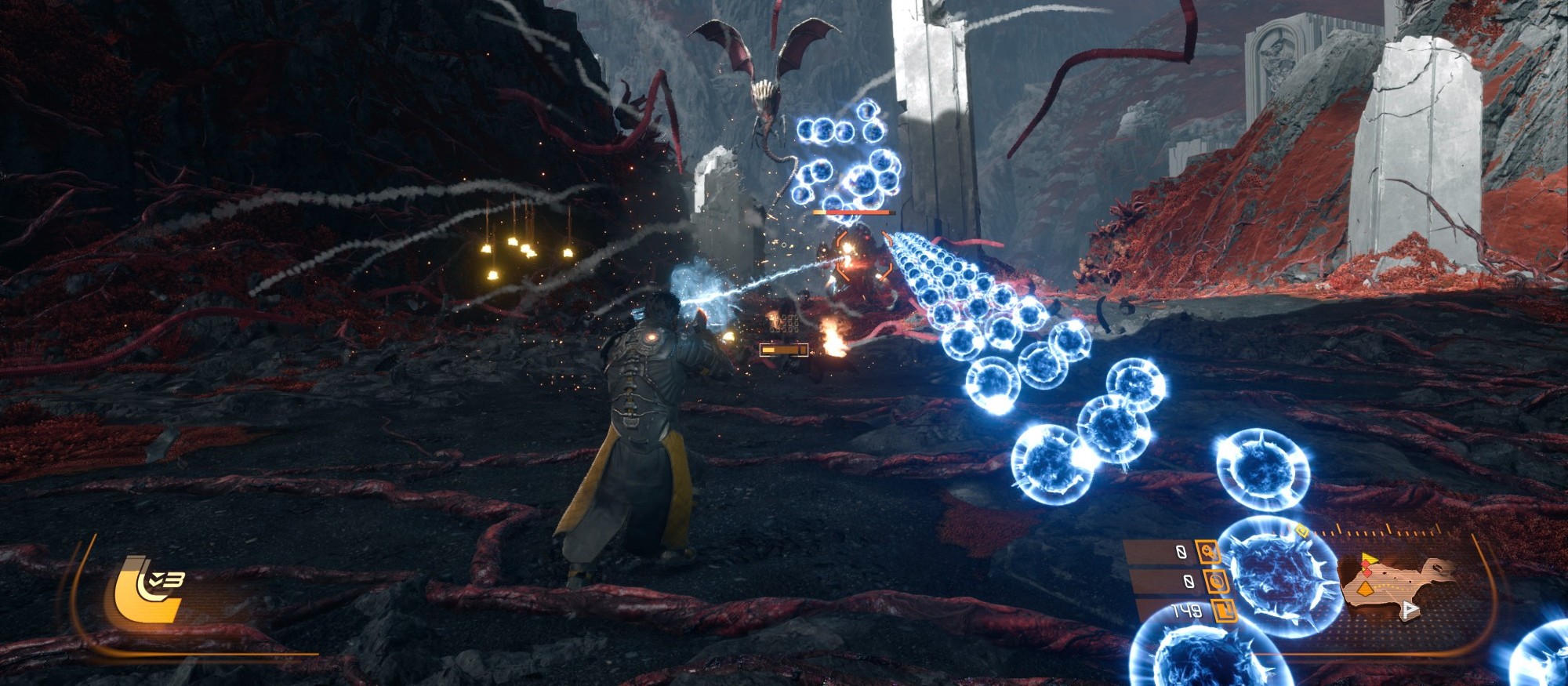Screen dimensions: 1568x686
Task: Click the round currency icon below the key
Action: point(1217,582)
